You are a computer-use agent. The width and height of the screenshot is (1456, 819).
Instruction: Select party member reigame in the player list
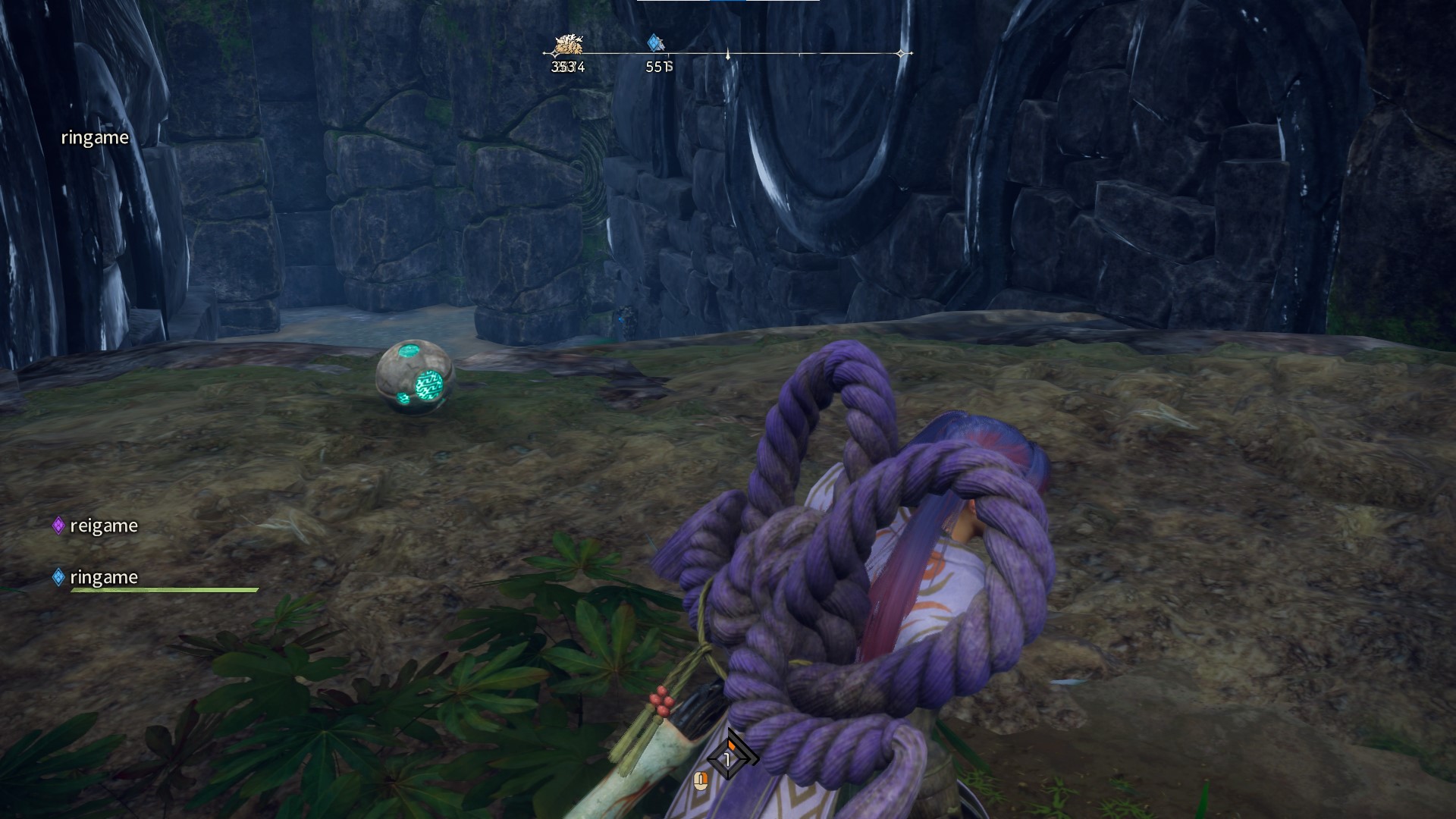pos(103,526)
